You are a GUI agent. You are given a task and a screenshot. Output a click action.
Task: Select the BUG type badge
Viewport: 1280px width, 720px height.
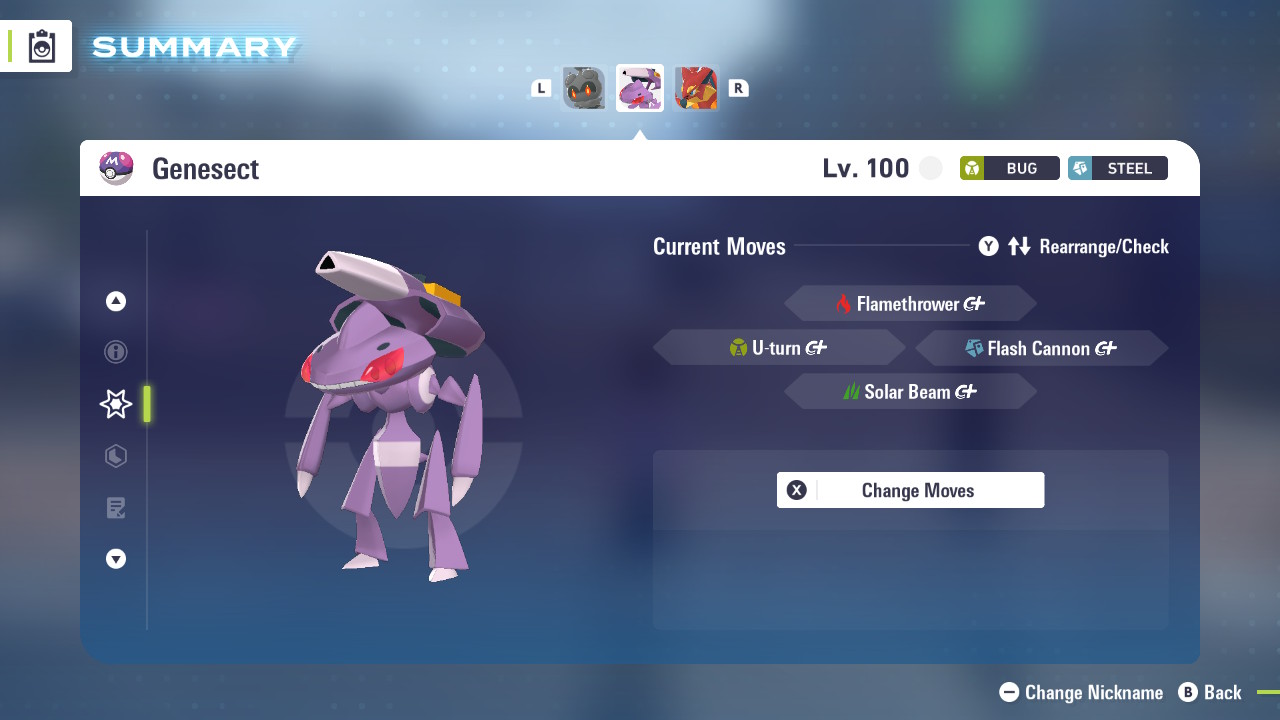1009,168
